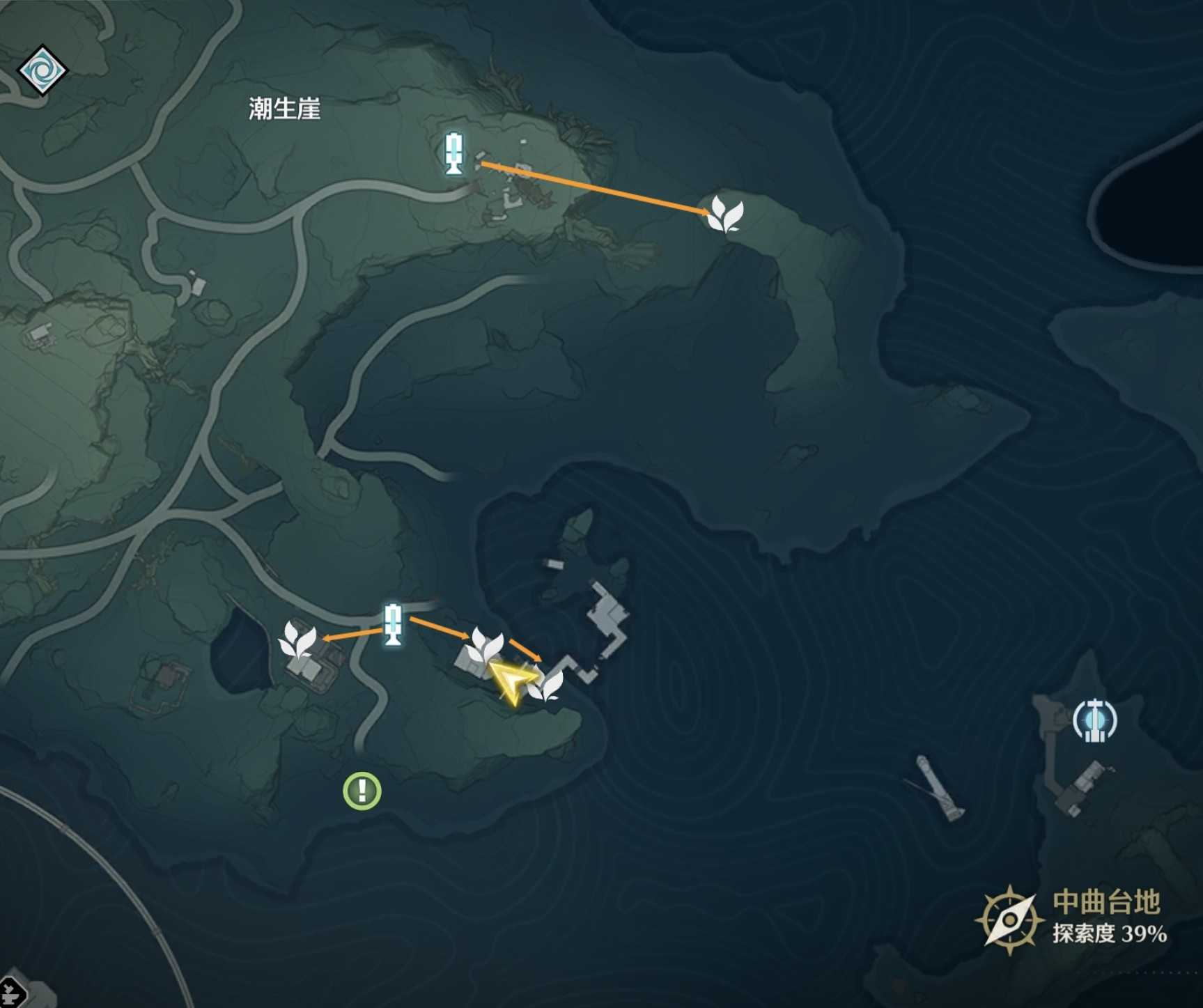Click the green exclamation quest marker

click(362, 791)
